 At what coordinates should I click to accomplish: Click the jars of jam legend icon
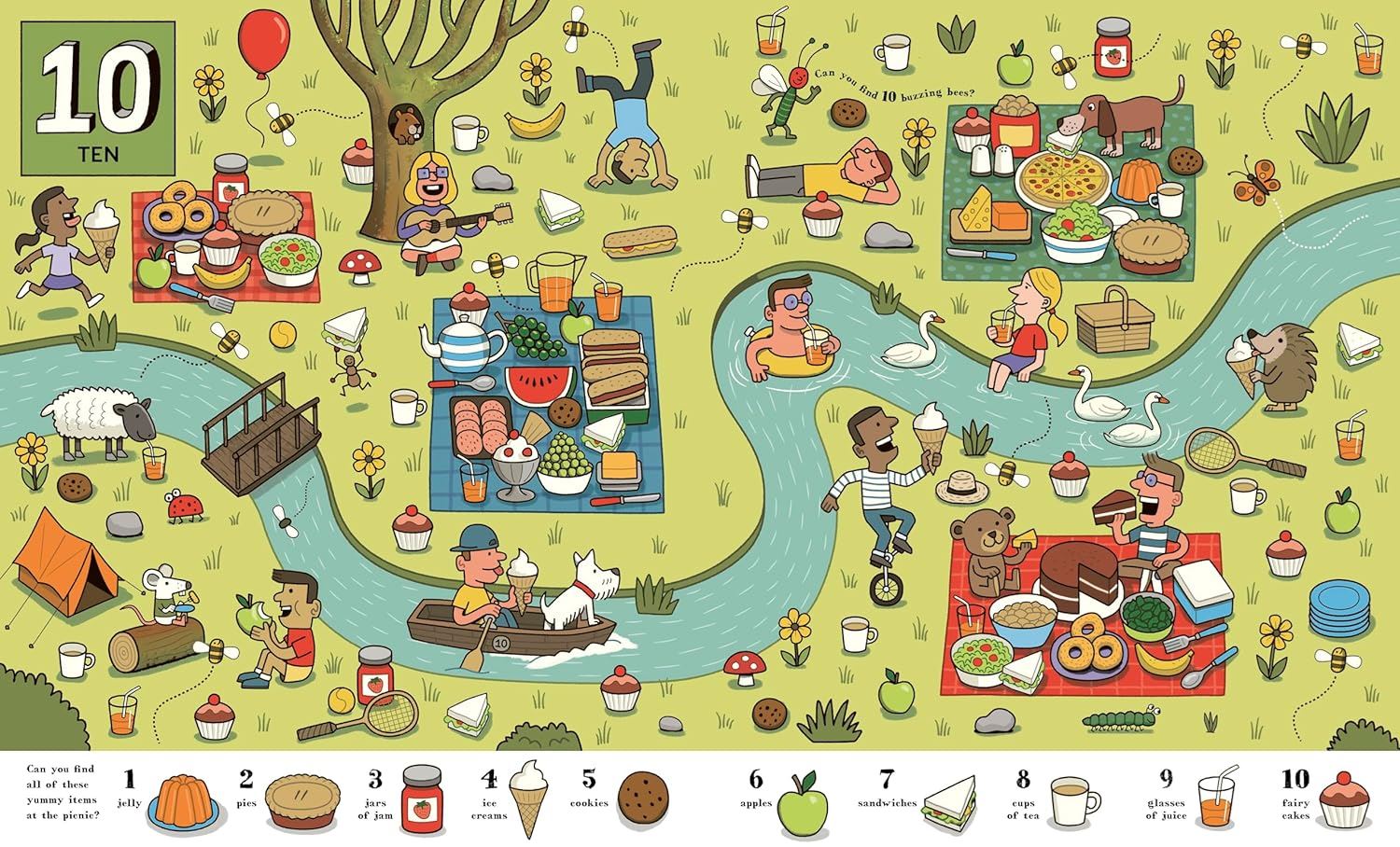tap(422, 799)
